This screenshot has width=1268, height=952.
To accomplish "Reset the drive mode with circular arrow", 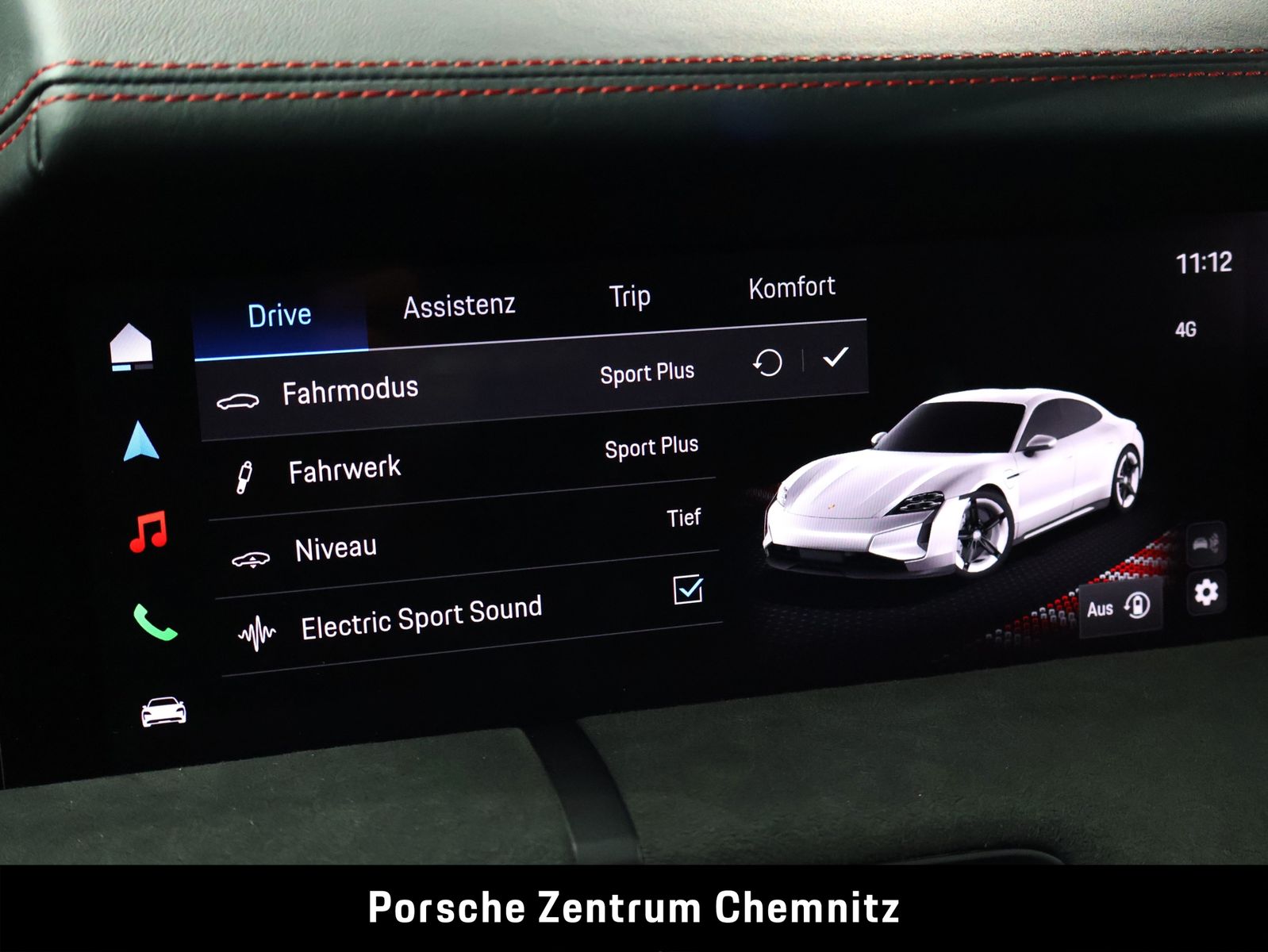I will (x=767, y=364).
